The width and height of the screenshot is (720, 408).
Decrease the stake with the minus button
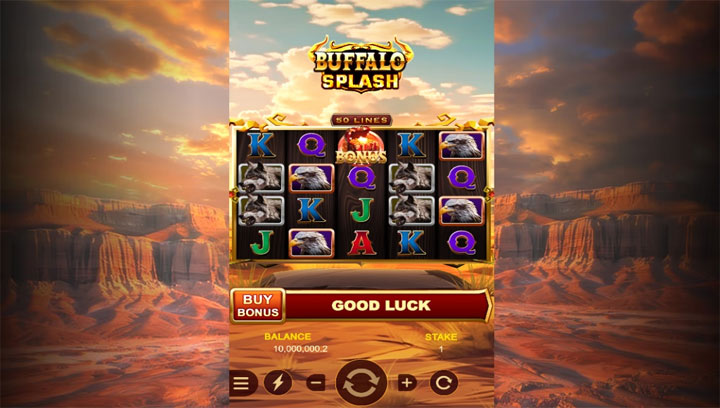pyautogui.click(x=315, y=382)
